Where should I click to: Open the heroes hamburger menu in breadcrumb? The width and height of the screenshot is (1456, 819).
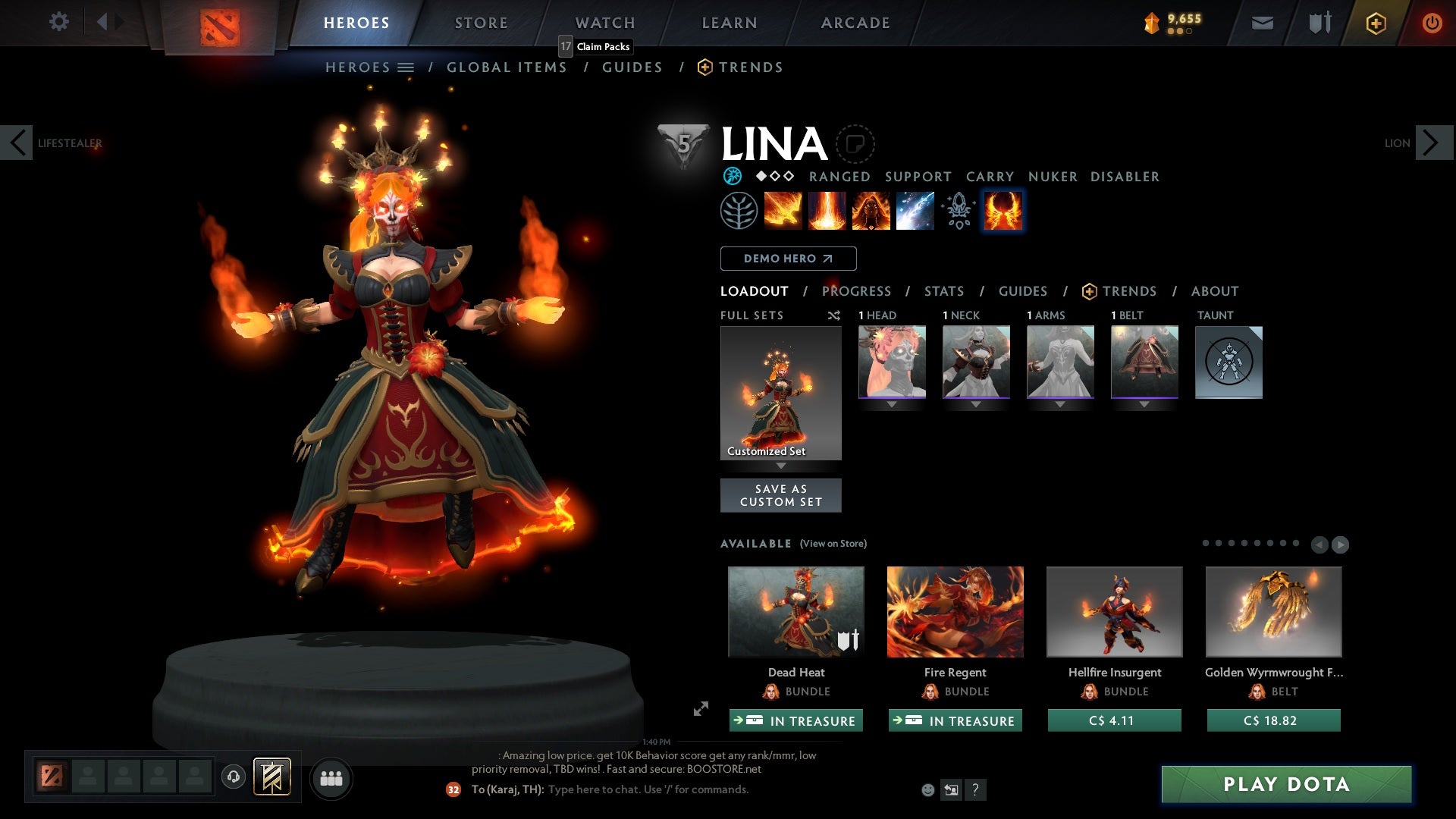(x=407, y=67)
